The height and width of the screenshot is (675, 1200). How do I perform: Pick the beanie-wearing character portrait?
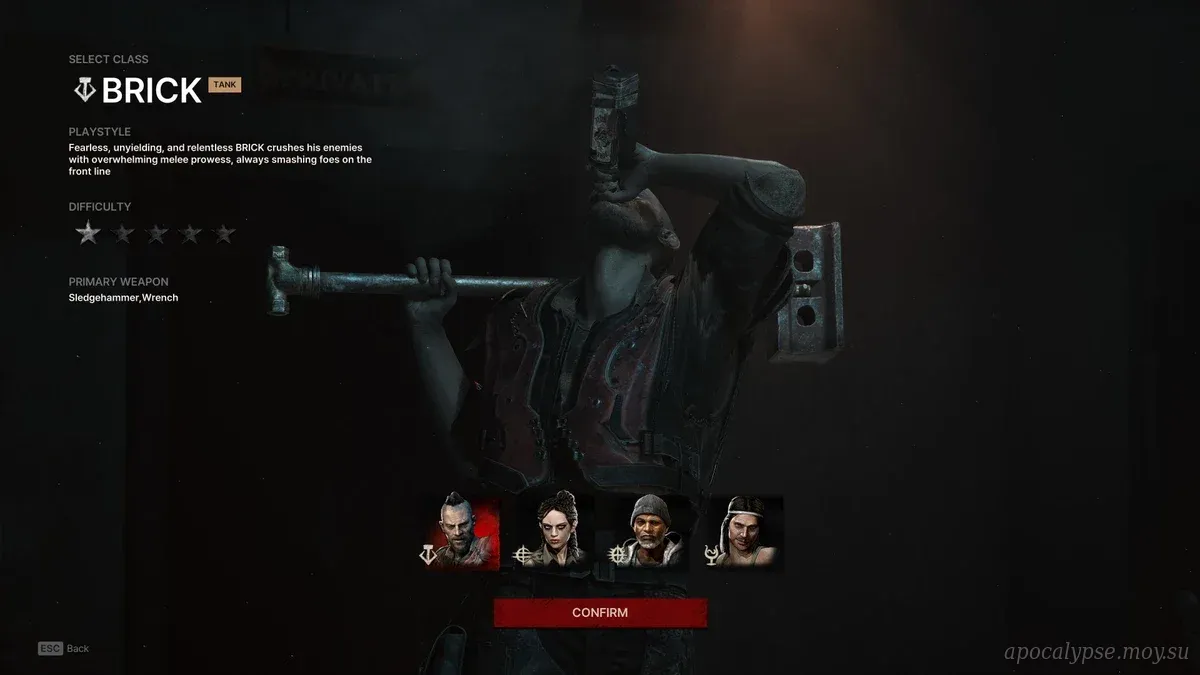pos(648,534)
